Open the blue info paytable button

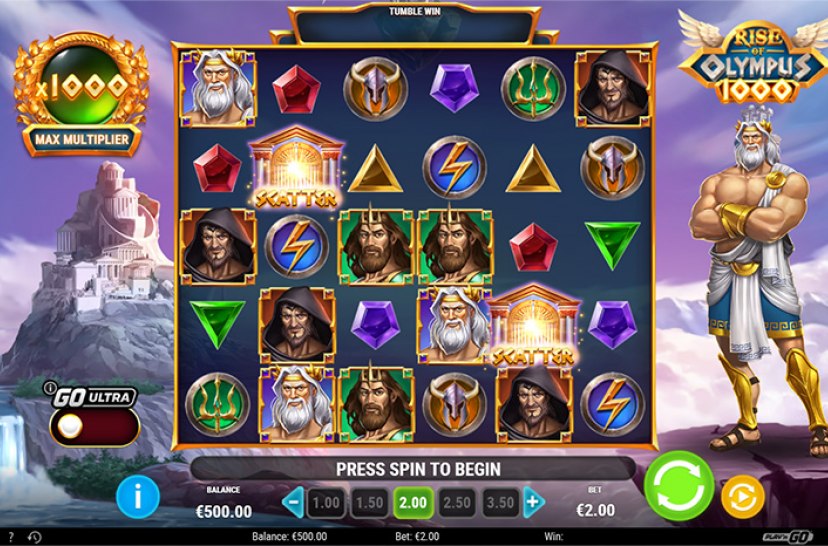tap(137, 496)
